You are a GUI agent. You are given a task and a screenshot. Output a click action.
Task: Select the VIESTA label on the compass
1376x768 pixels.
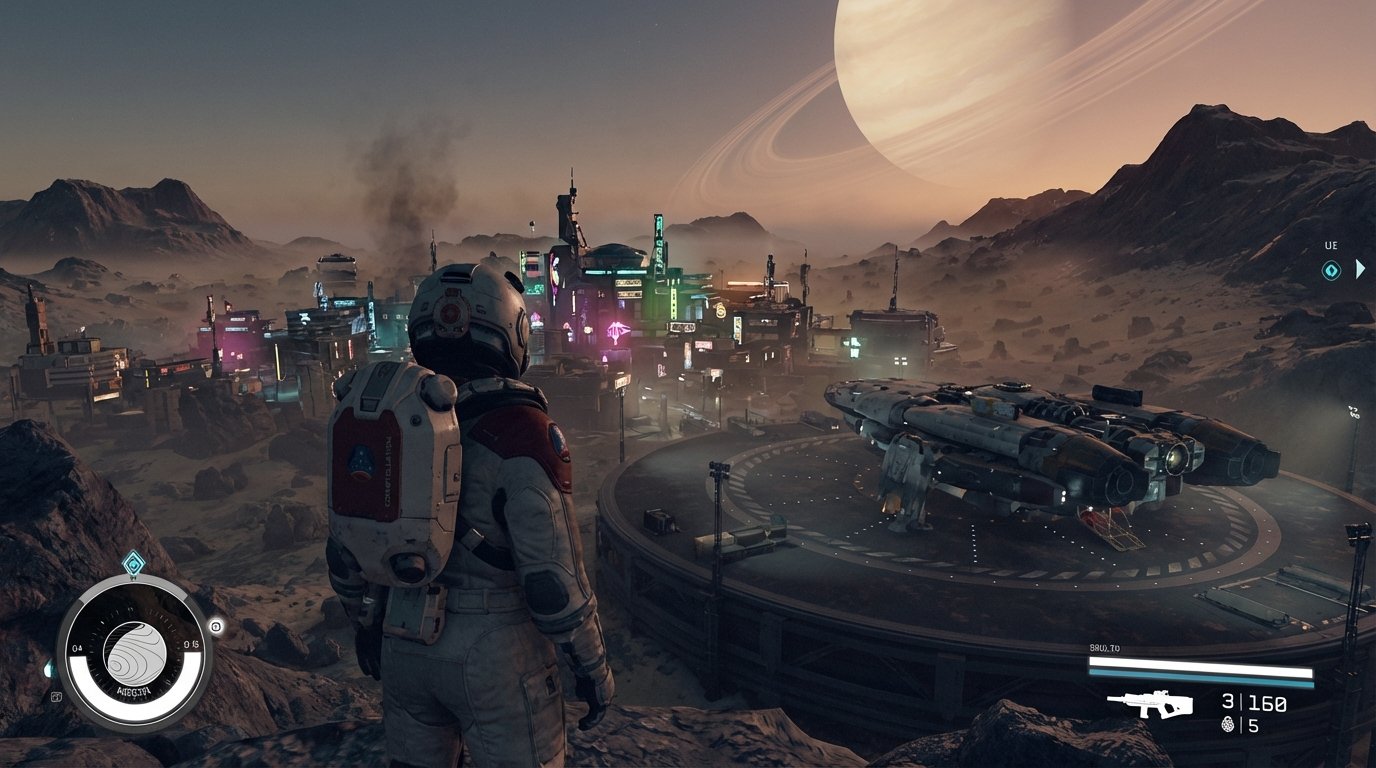coord(134,691)
